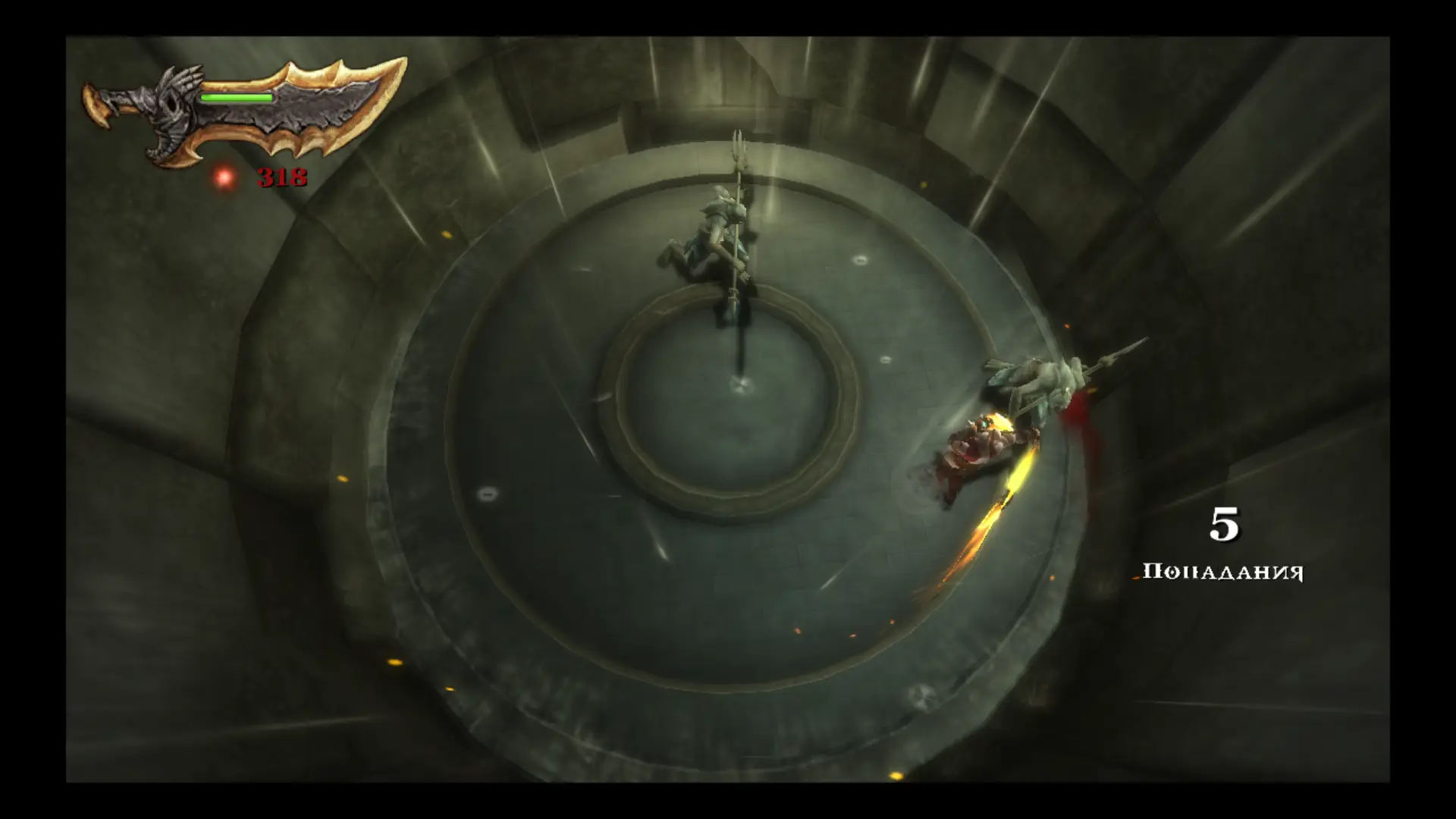The image size is (1456, 819).
Task: Click the Blades of Chaos HUD emblem
Action: point(243,111)
